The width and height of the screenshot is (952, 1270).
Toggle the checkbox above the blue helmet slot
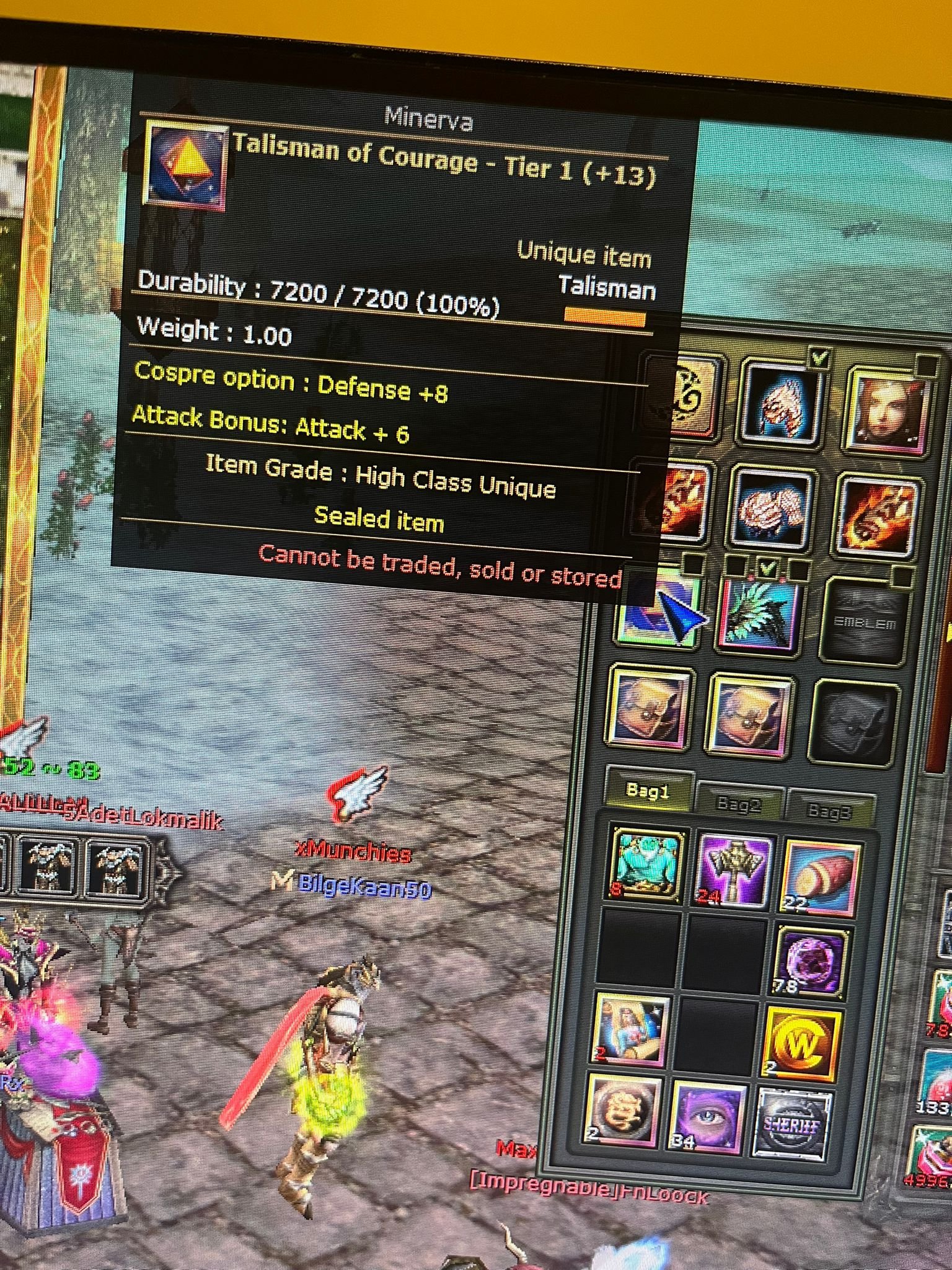pos(819,357)
